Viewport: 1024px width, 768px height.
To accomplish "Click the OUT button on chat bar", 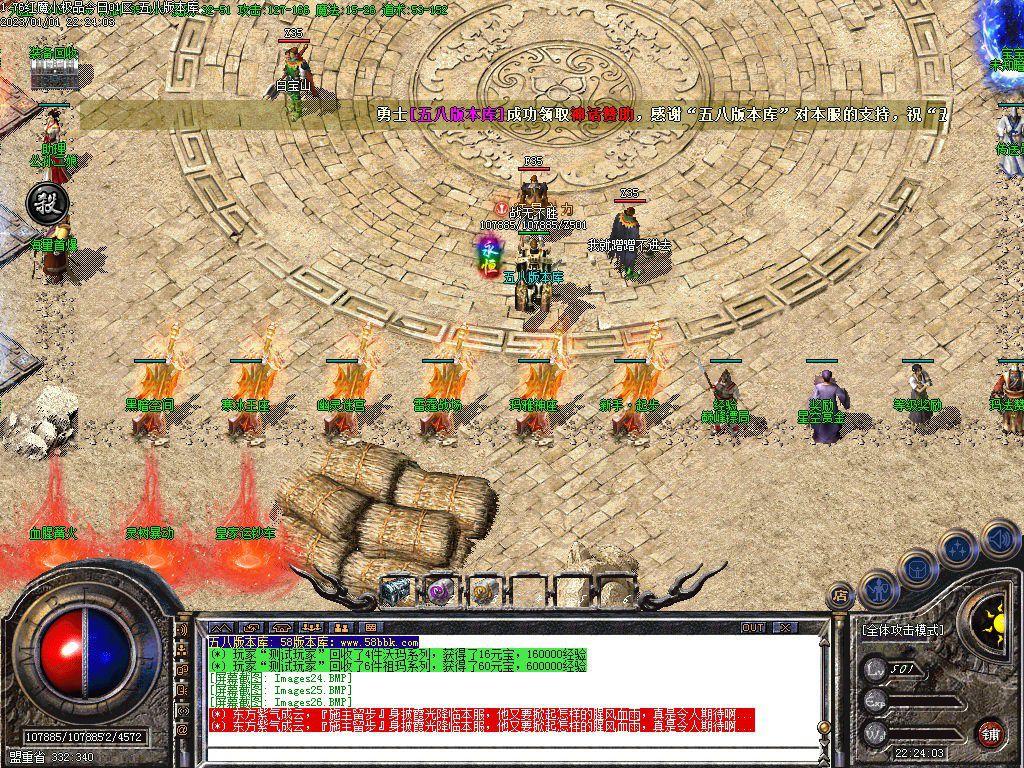I will click(753, 627).
